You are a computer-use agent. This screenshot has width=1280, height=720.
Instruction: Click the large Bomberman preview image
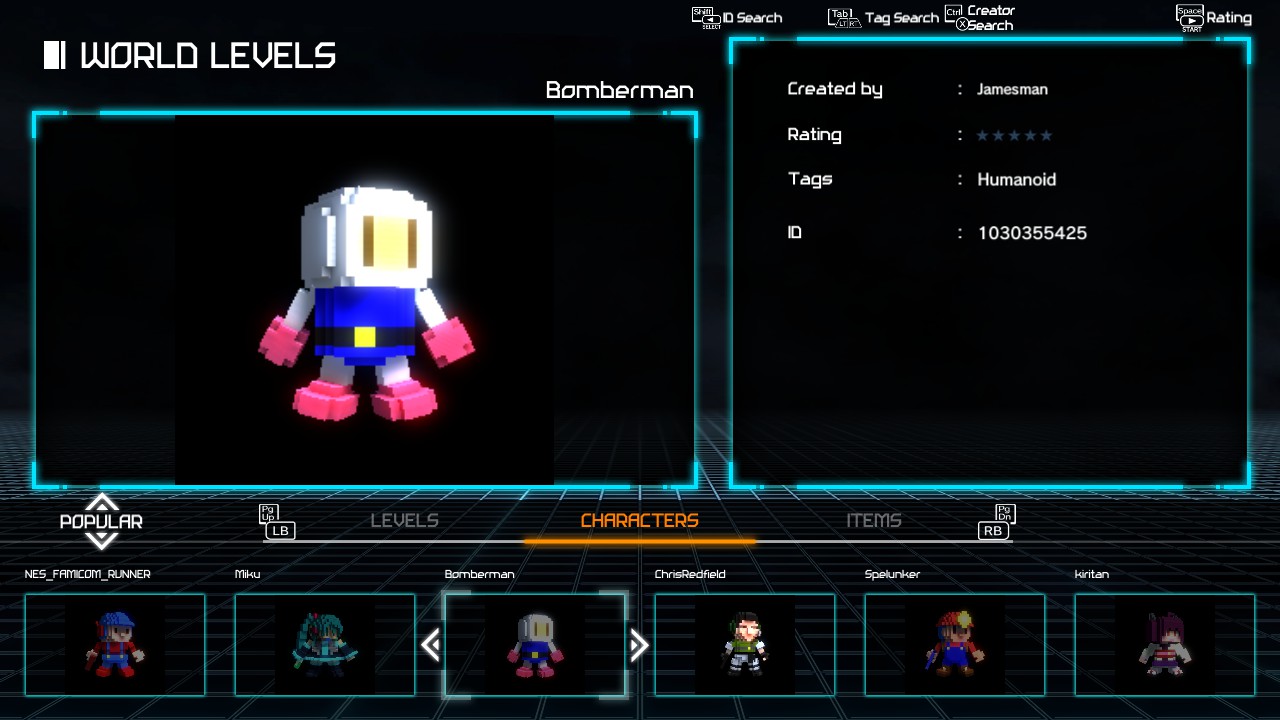pos(365,300)
